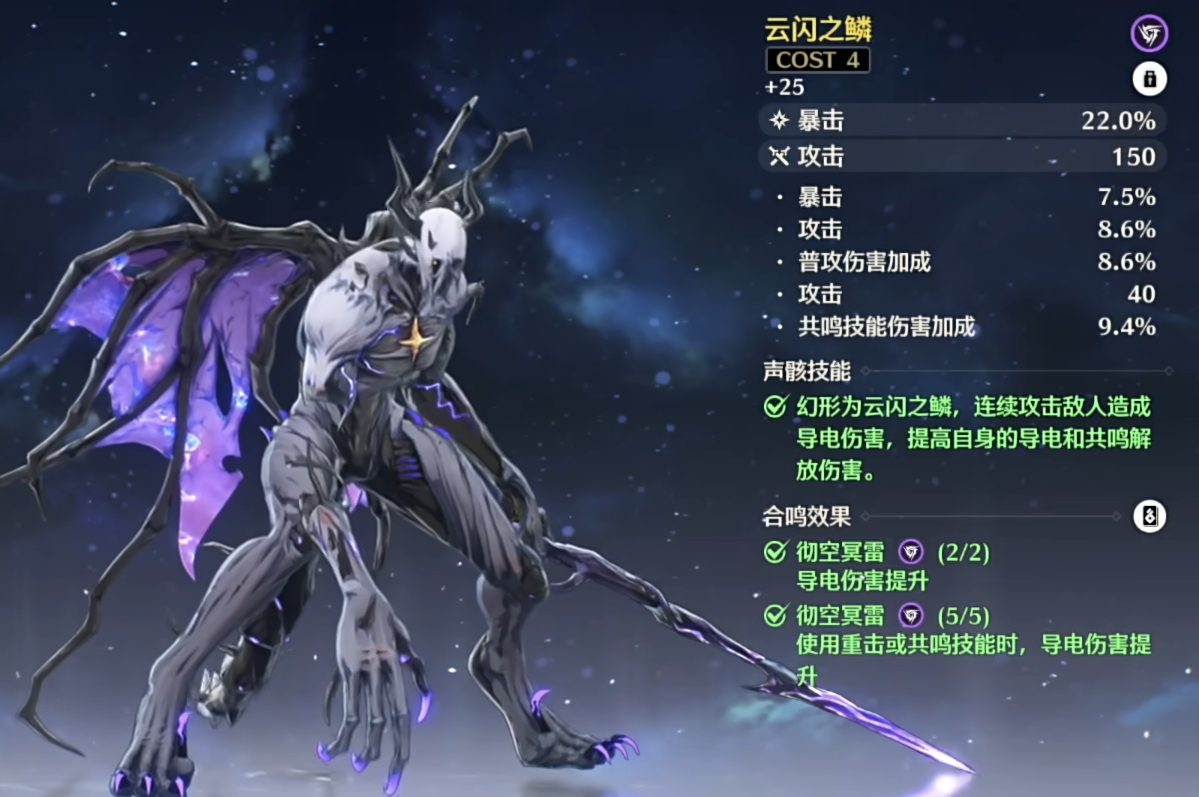Open the sonata effect details book icon
This screenshot has width=1199, height=797.
point(1149,516)
